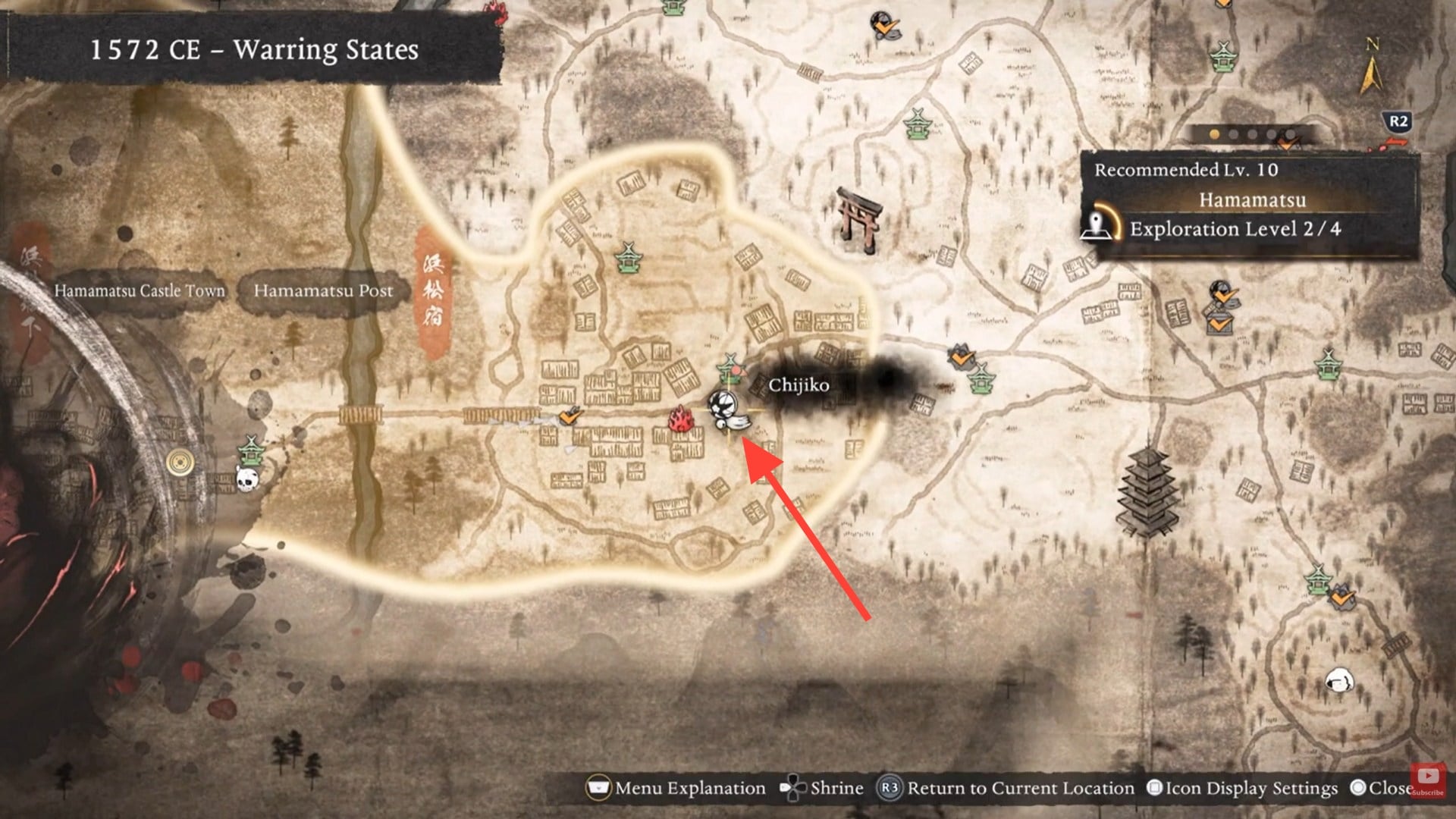1456x819 pixels.
Task: Click the green shrine icon above Chijiko
Action: pyautogui.click(x=730, y=370)
